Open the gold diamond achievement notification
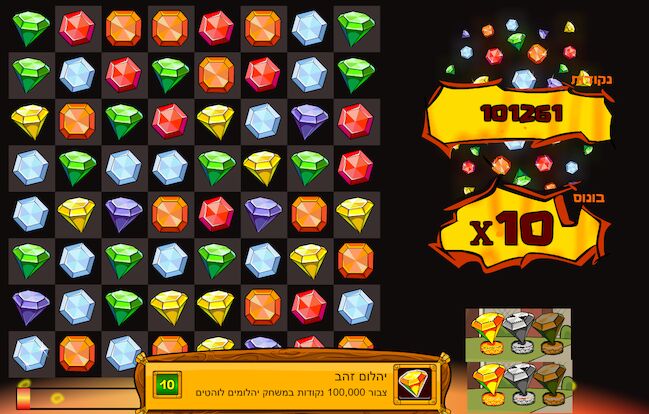This screenshot has height=414, width=649. (290, 383)
